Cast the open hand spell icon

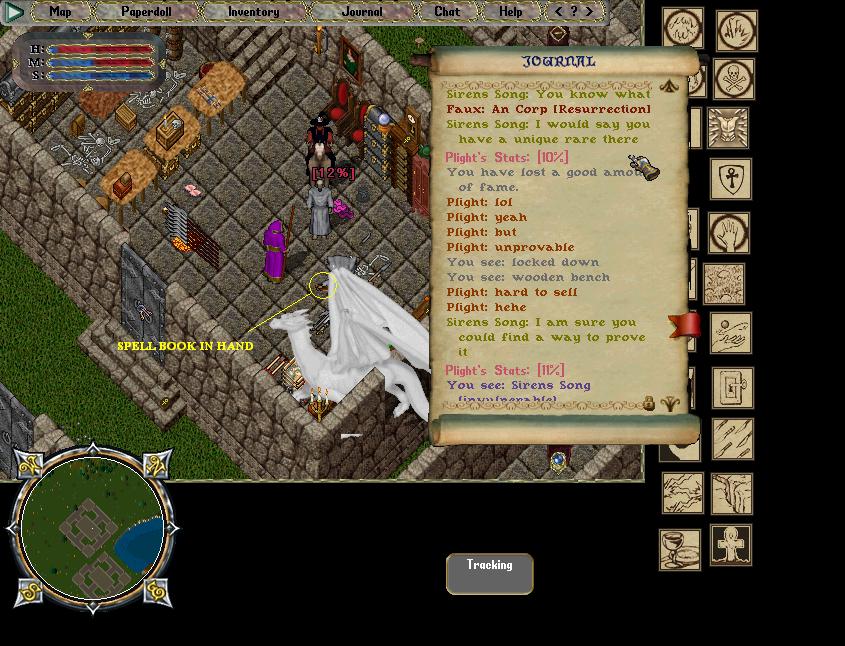pos(729,233)
